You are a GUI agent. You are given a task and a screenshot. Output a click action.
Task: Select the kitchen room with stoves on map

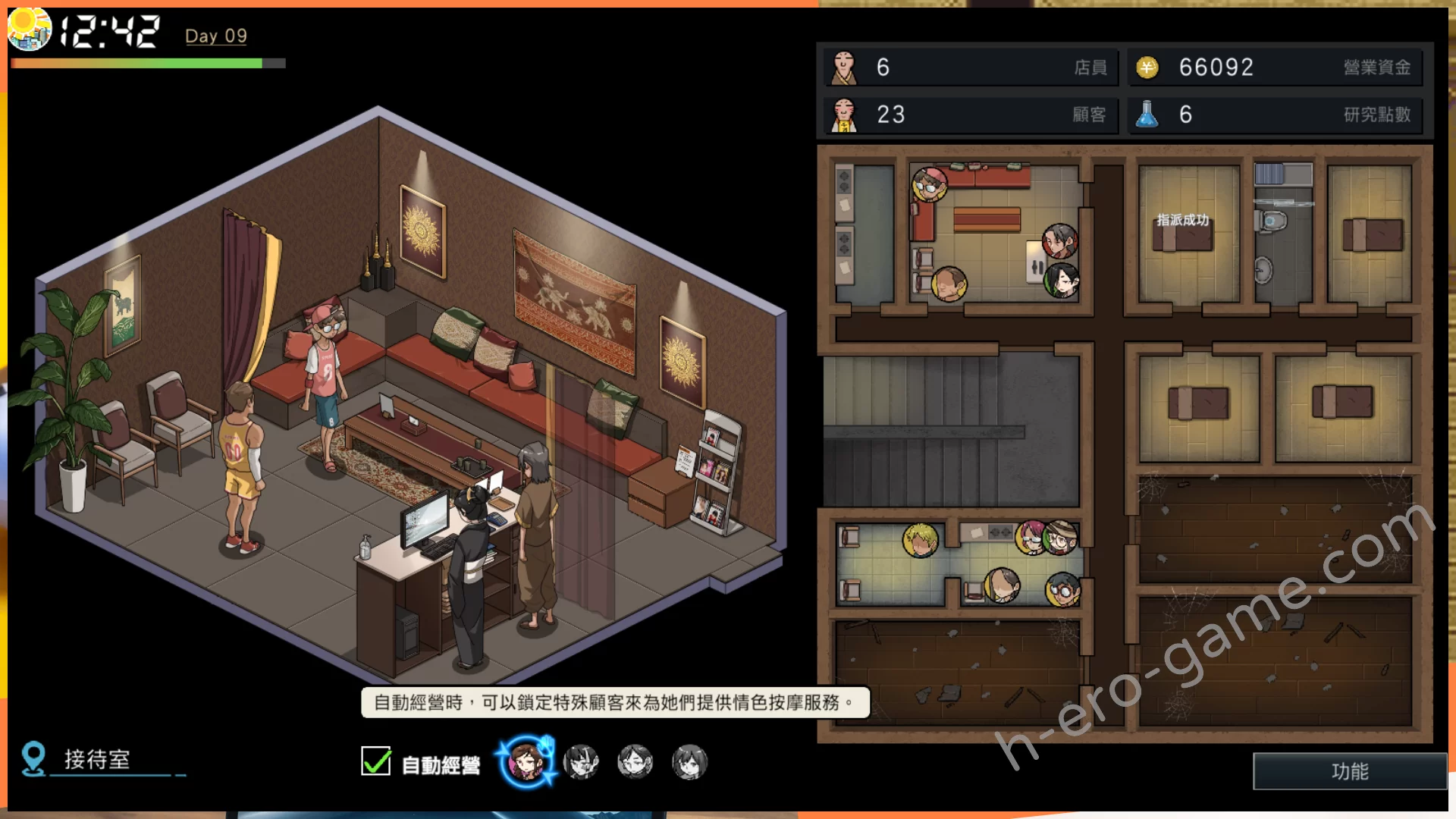coord(864,235)
